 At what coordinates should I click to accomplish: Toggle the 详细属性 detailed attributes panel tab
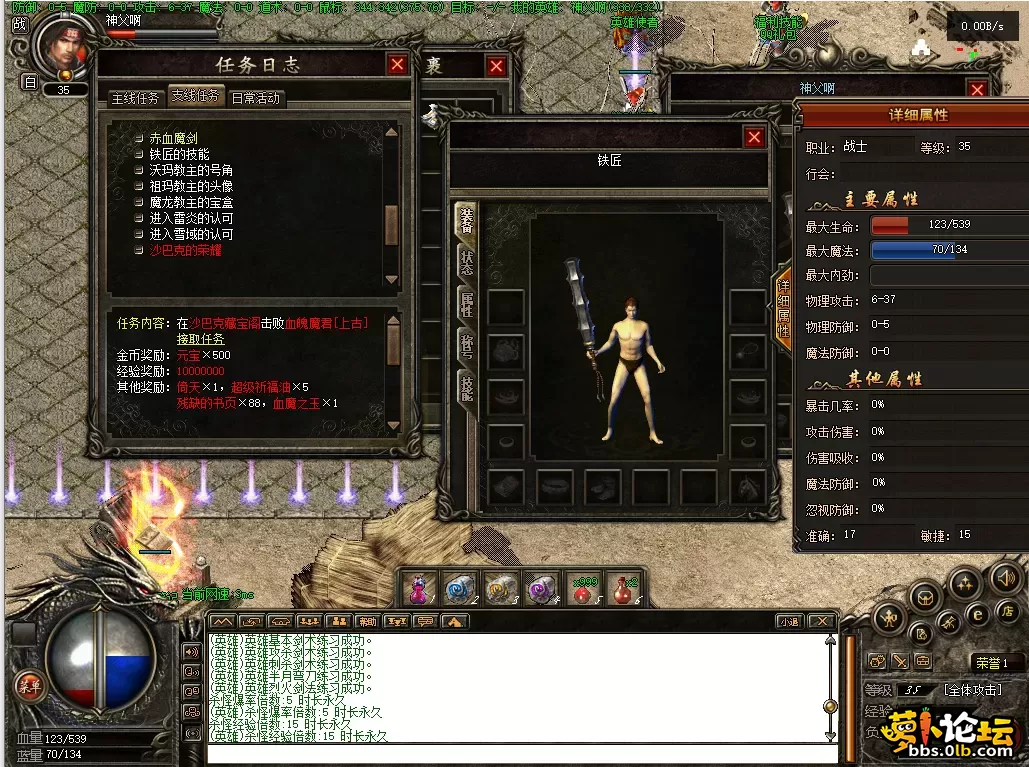(x=783, y=305)
